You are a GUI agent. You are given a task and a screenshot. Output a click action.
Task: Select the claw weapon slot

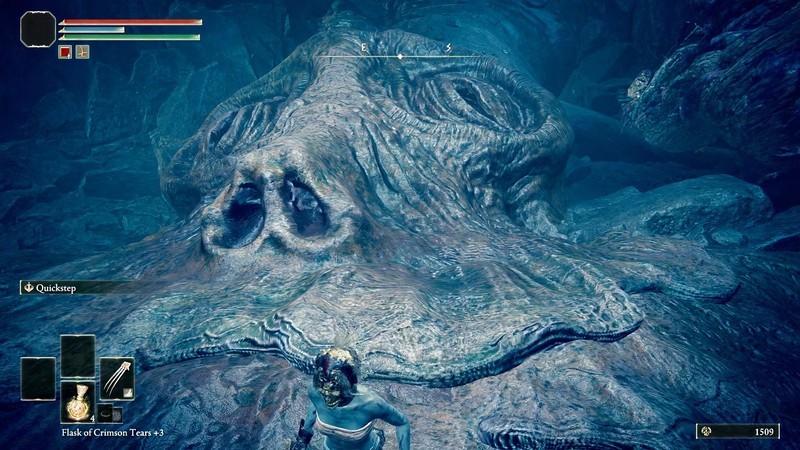click(x=116, y=377)
